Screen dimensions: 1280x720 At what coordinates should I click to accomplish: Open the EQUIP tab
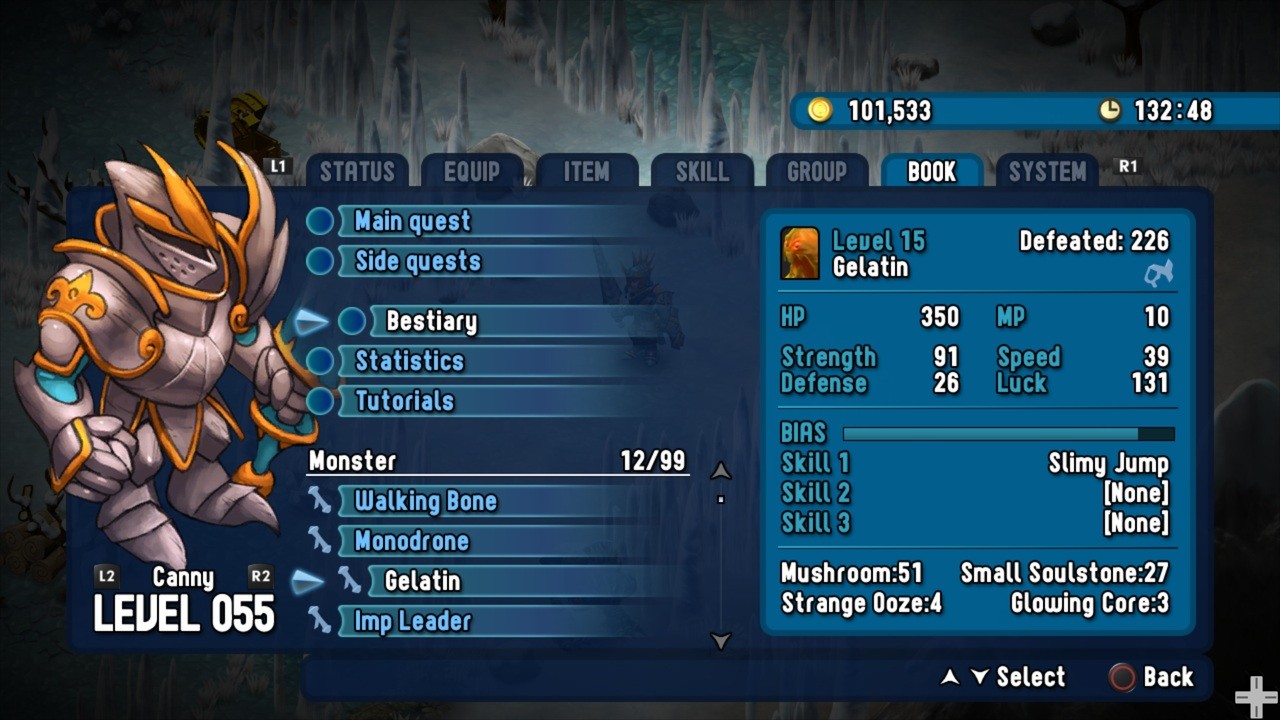tap(472, 171)
